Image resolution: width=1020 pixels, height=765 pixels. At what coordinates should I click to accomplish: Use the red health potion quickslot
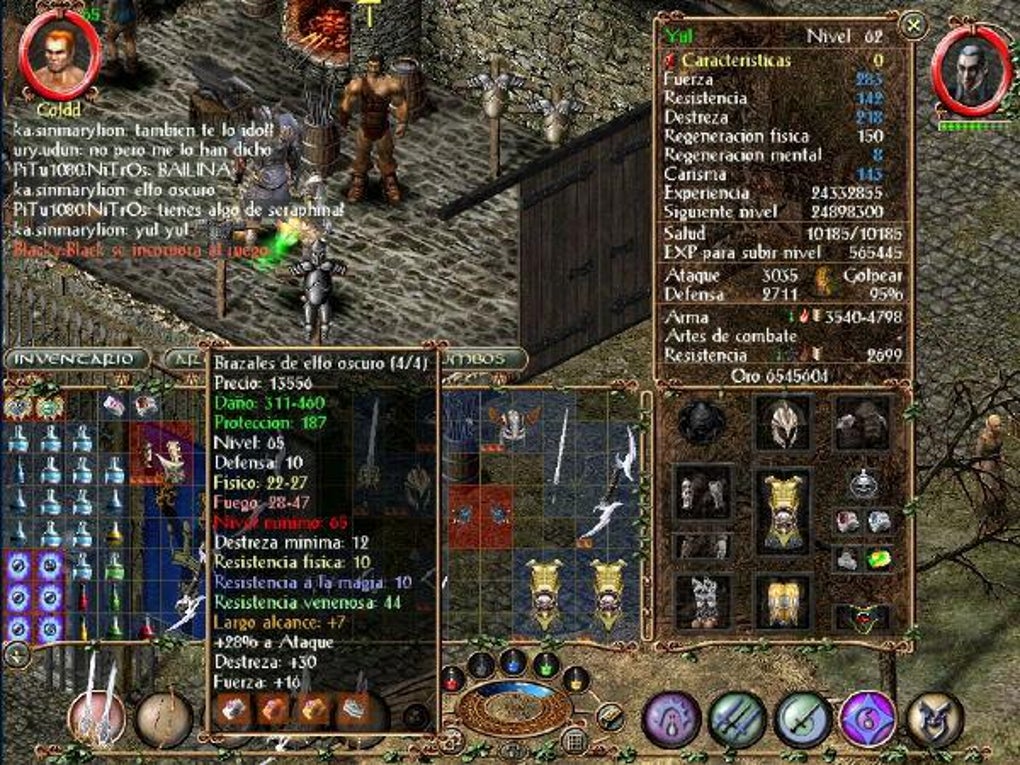(x=452, y=680)
